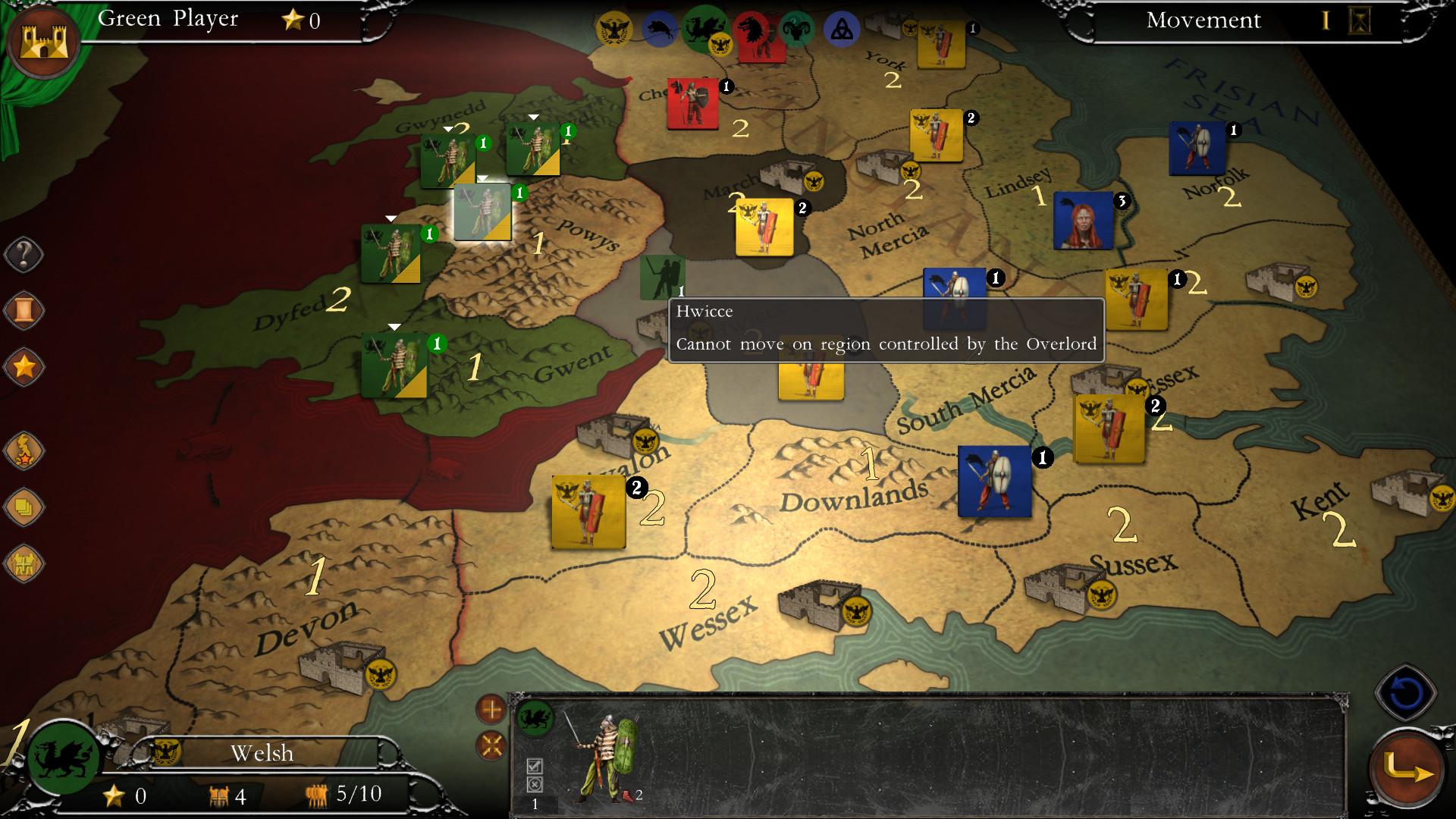Viewport: 1456px width, 819px height.
Task: Click the champion figure sidebar icon
Action: [25, 450]
